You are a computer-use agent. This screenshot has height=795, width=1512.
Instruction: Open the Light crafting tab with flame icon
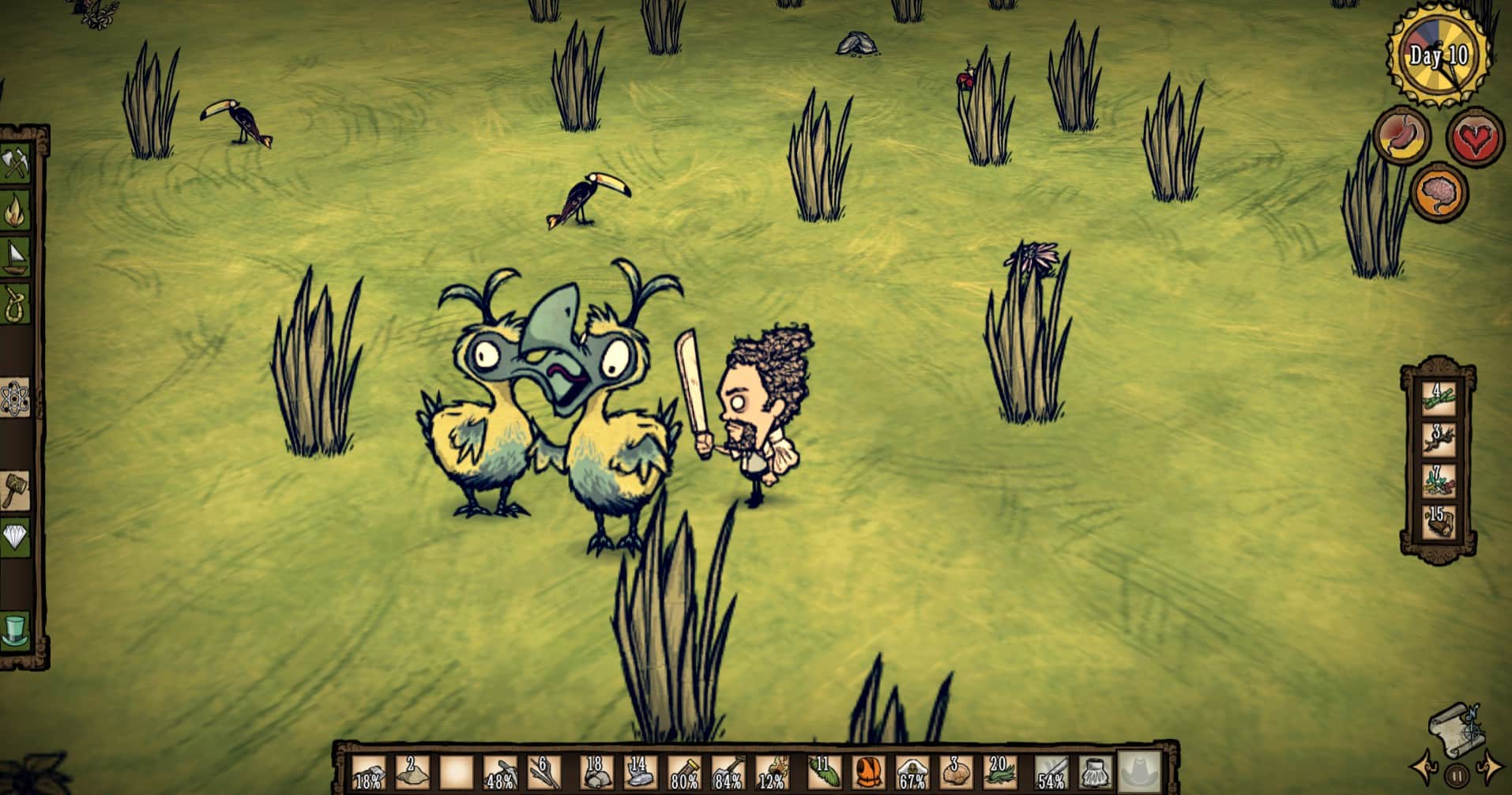[16, 211]
